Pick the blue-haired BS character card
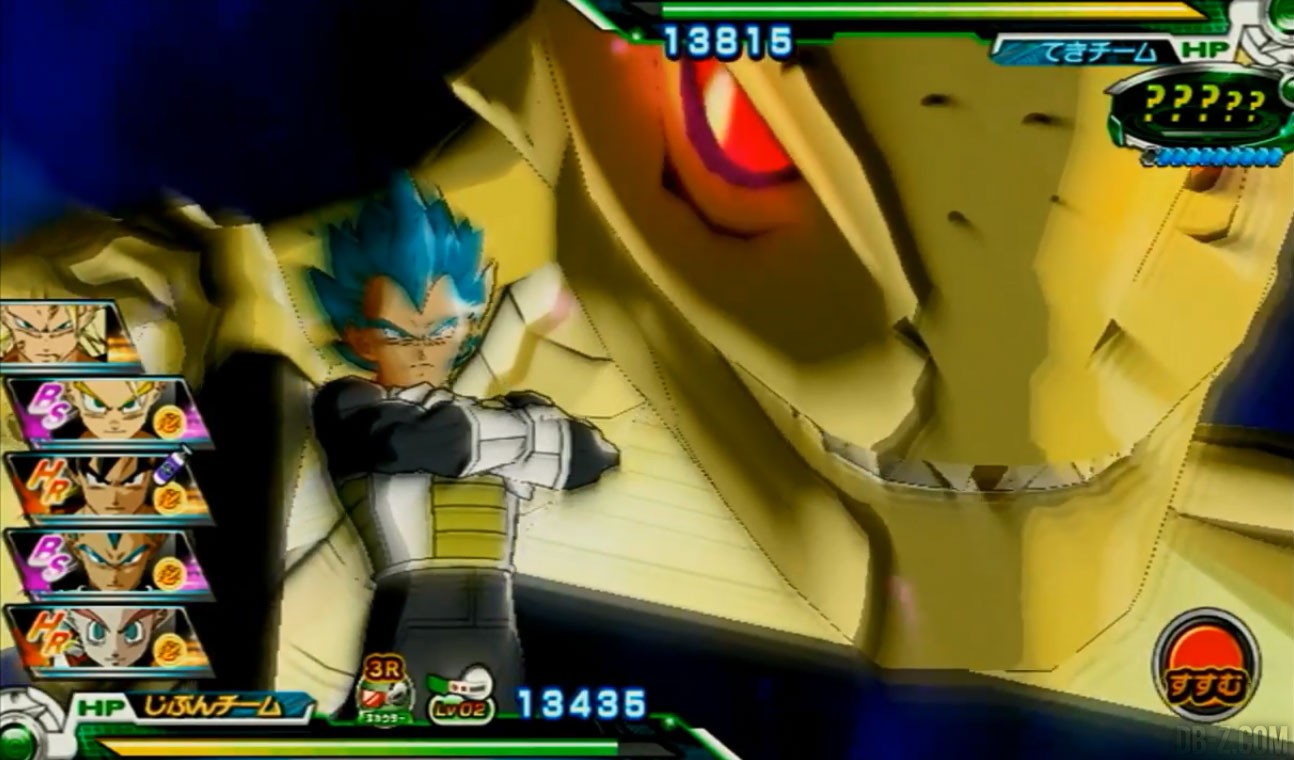The image size is (1294, 760). click(108, 564)
